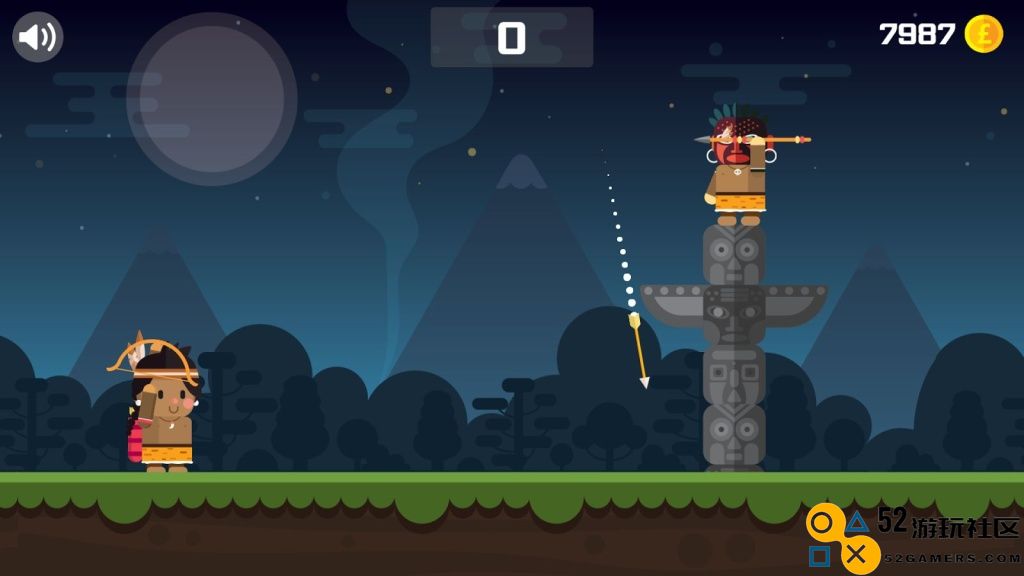This screenshot has width=1024, height=576.
Task: Tap the gold coin icon
Action: (x=983, y=34)
